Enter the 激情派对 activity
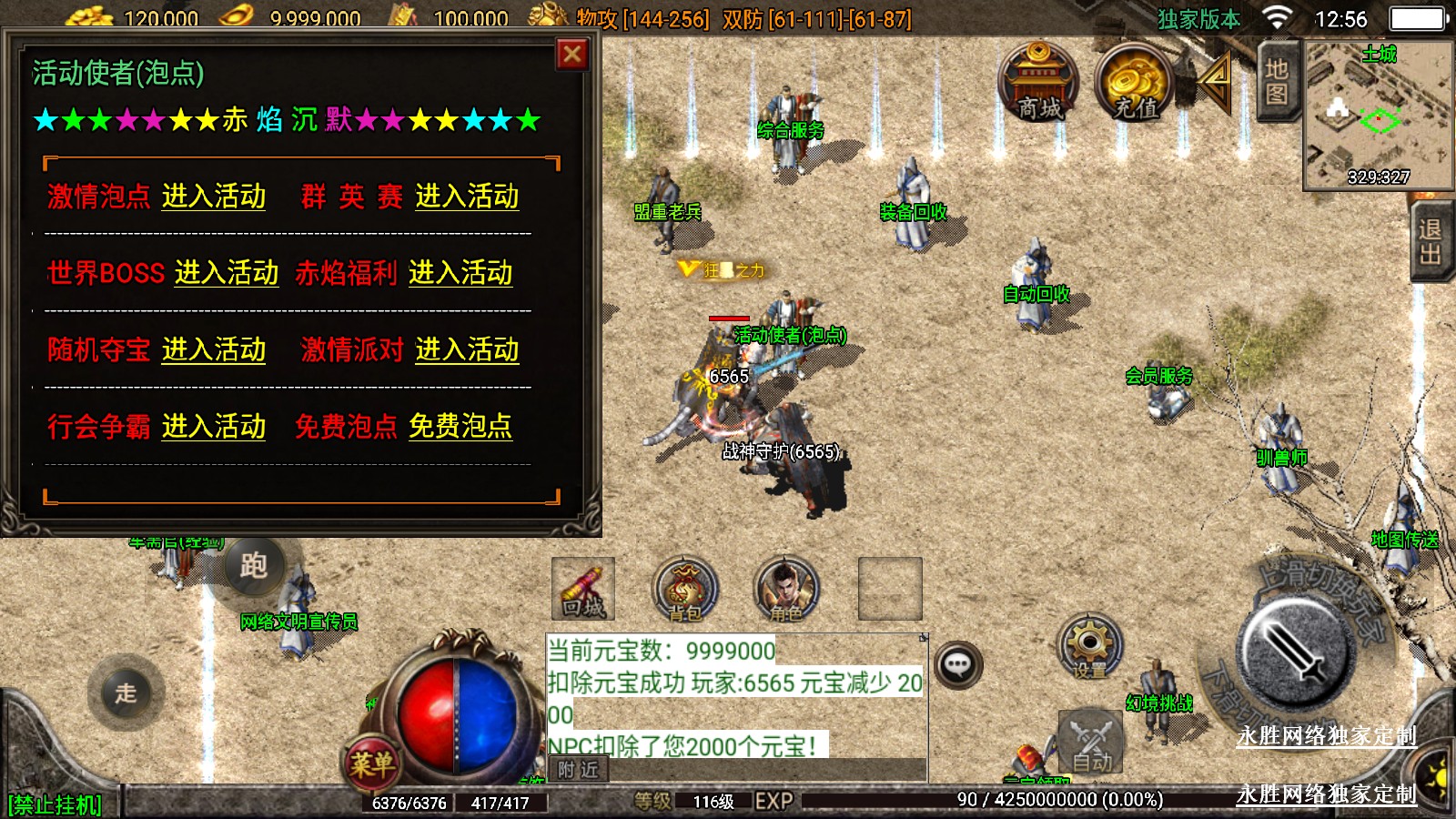 [x=467, y=350]
